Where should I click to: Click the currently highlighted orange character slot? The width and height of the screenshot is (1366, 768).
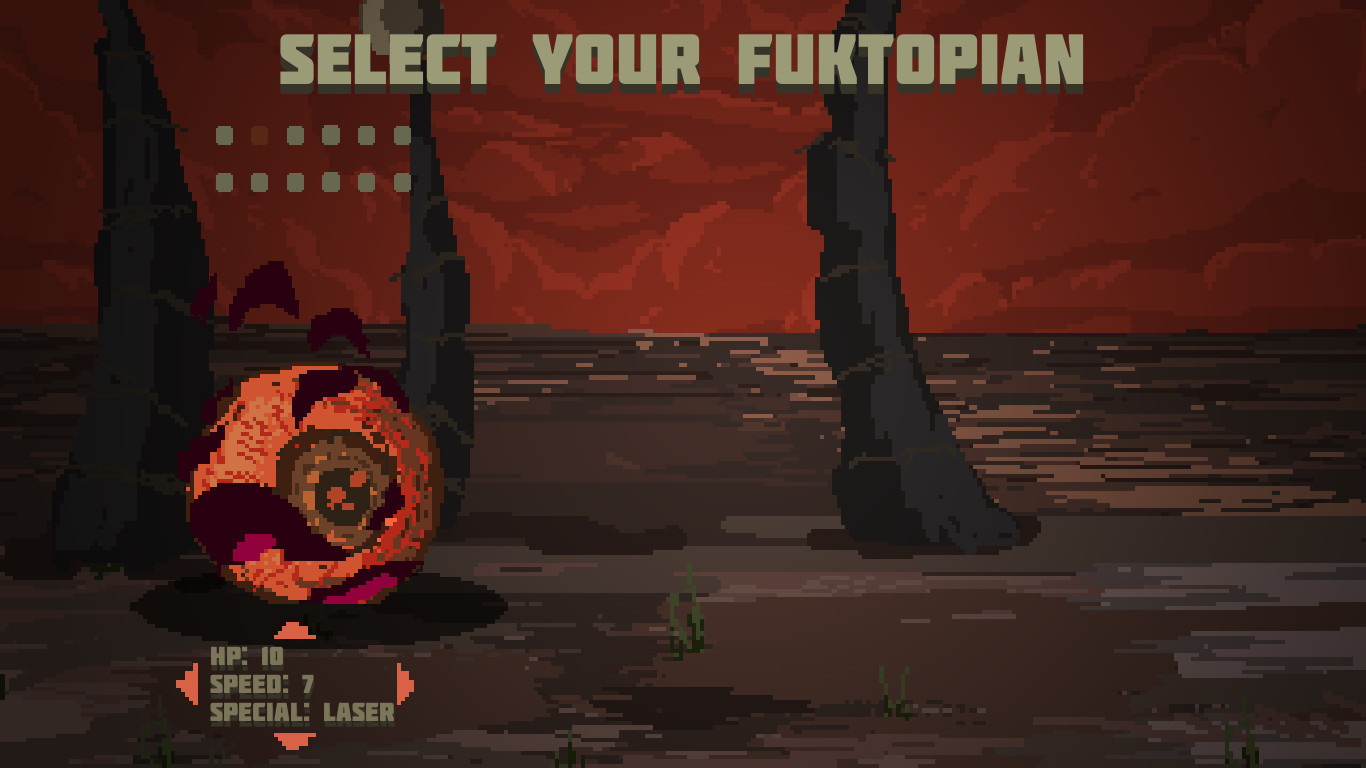(x=259, y=134)
